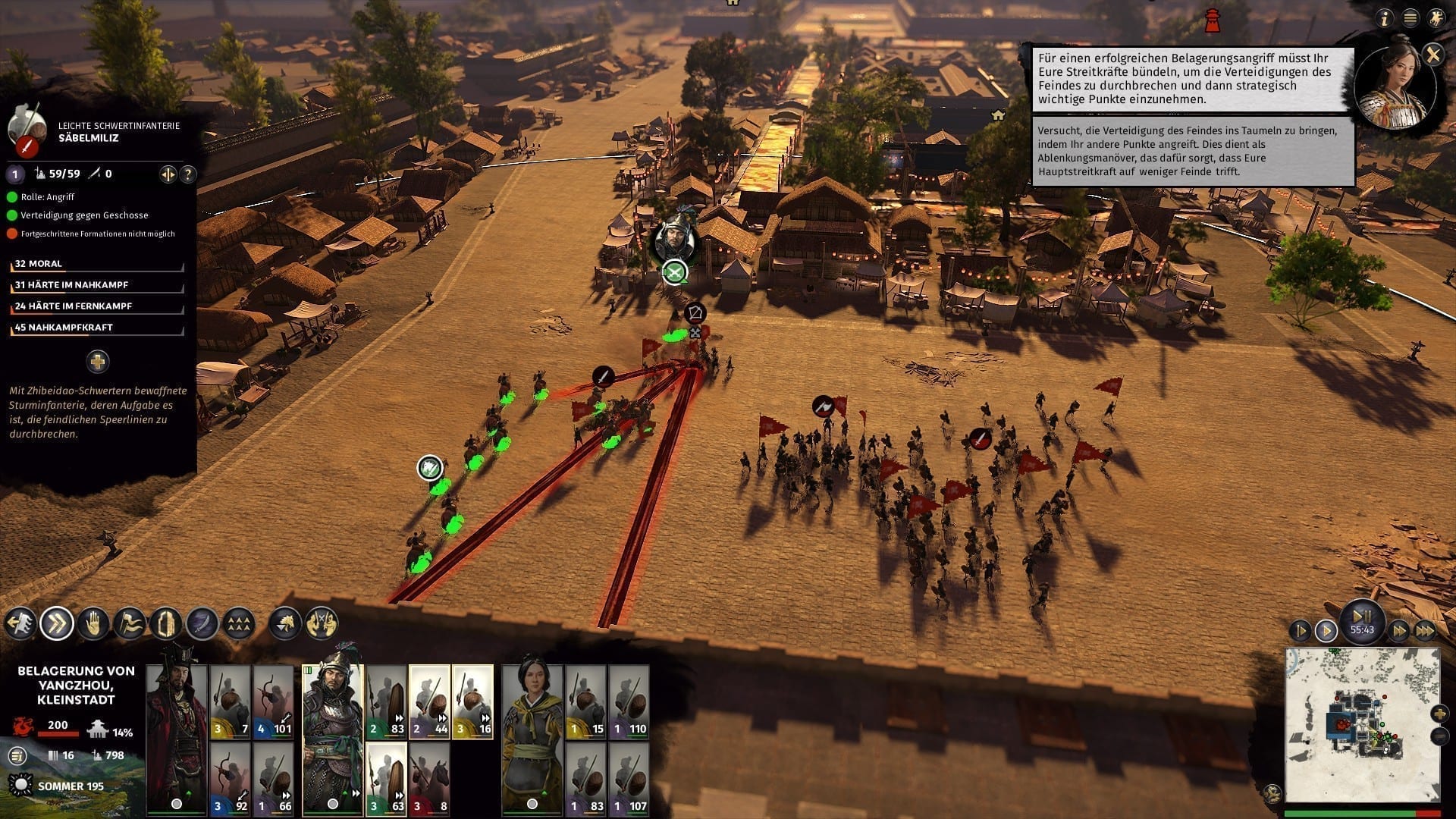Expand unit stats with the plus button
1456x819 pixels.
click(97, 362)
